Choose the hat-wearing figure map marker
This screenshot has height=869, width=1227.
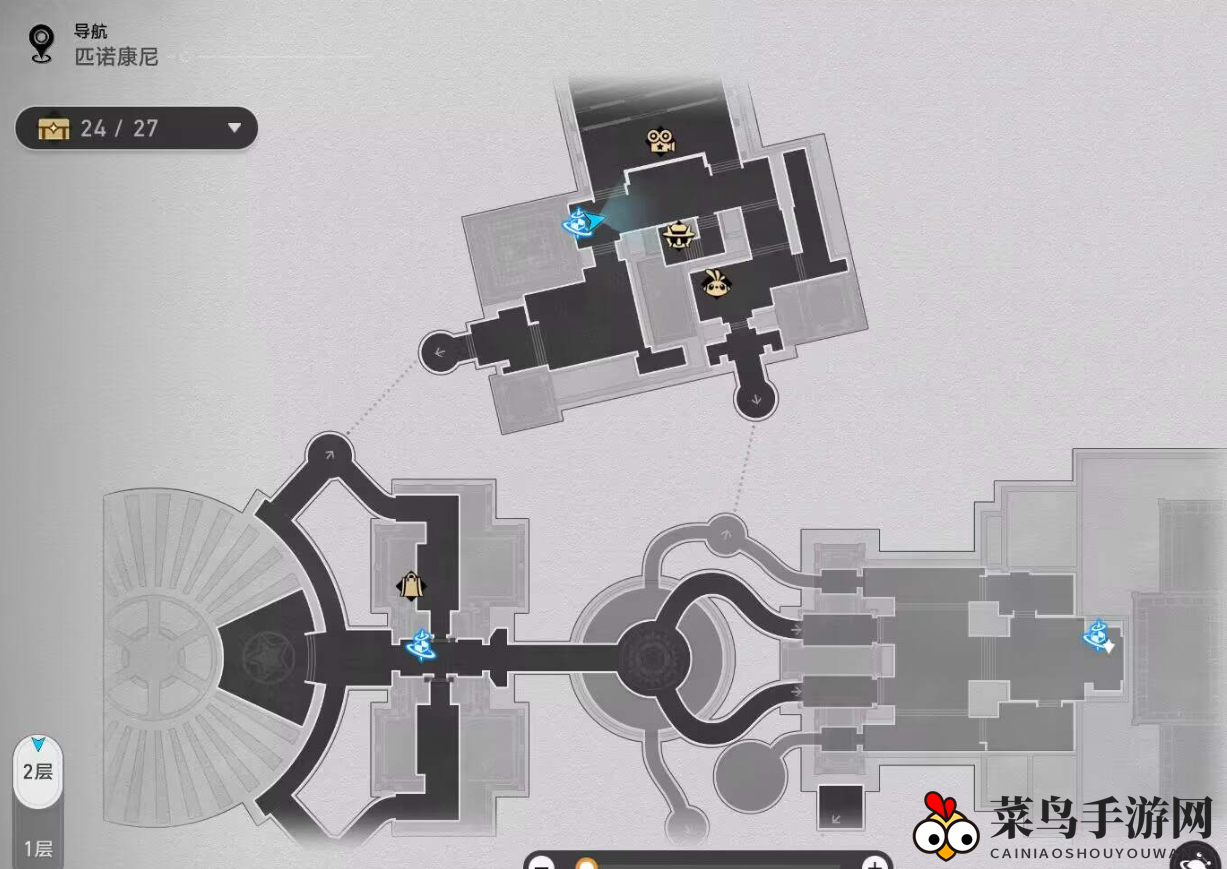679,236
